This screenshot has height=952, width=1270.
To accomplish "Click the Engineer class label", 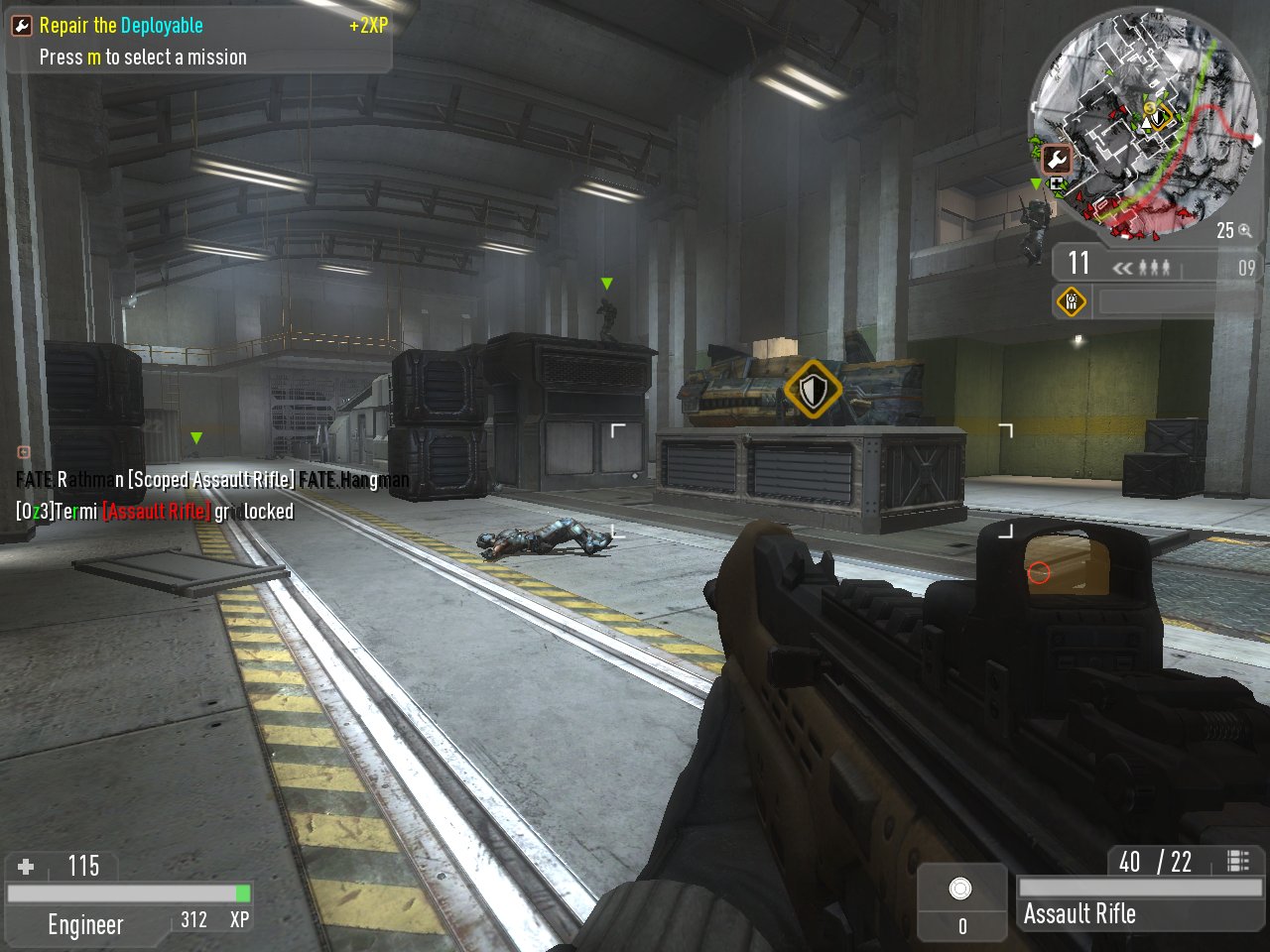I will (x=85, y=925).
